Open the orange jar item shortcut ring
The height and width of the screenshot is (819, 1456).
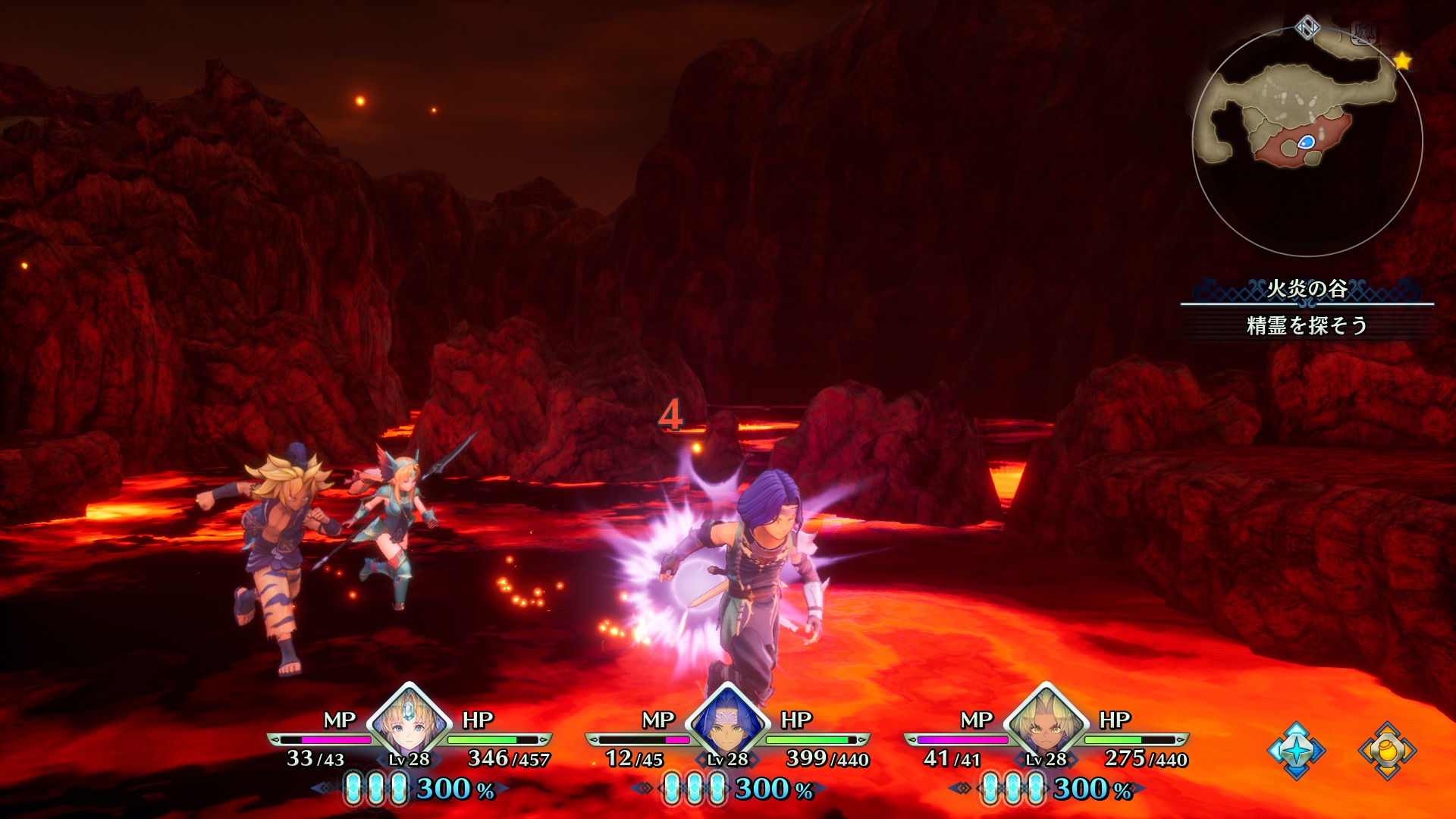(1387, 750)
